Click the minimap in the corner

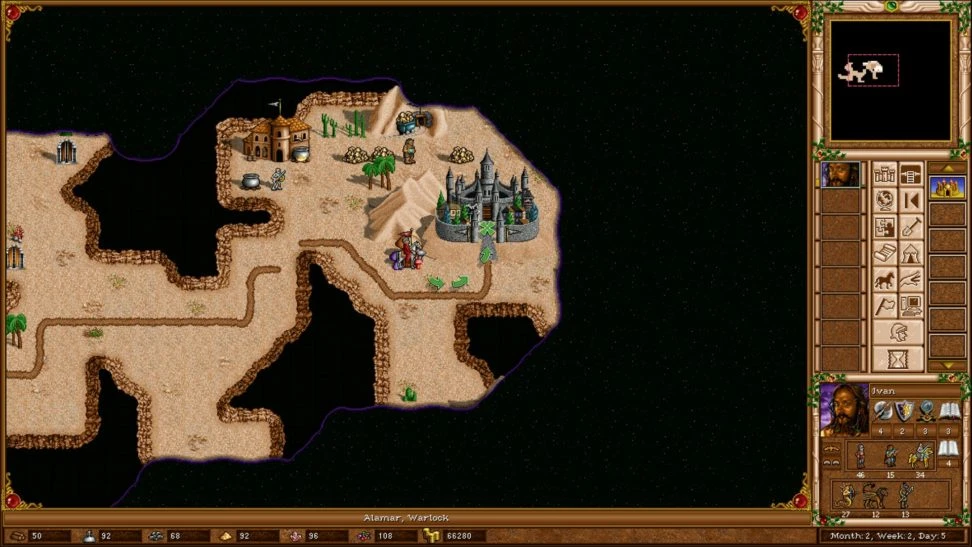click(890, 80)
